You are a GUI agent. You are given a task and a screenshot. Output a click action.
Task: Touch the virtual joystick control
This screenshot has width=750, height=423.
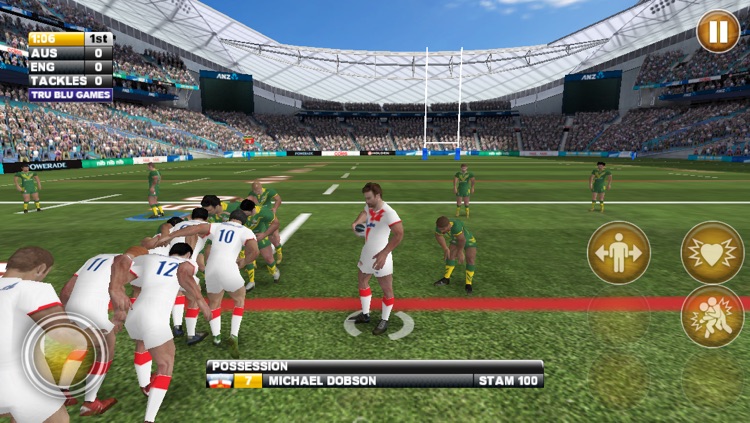pos(65,356)
